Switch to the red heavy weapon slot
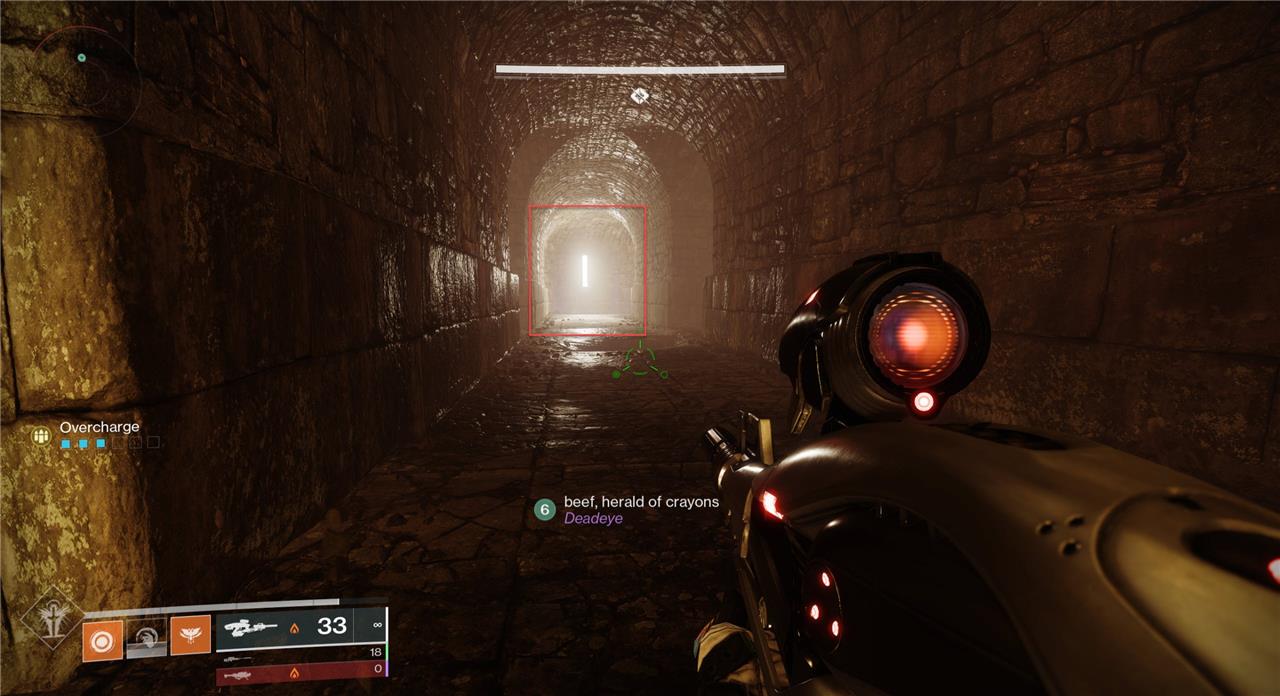Screen dimensions: 1280x696 [300, 676]
